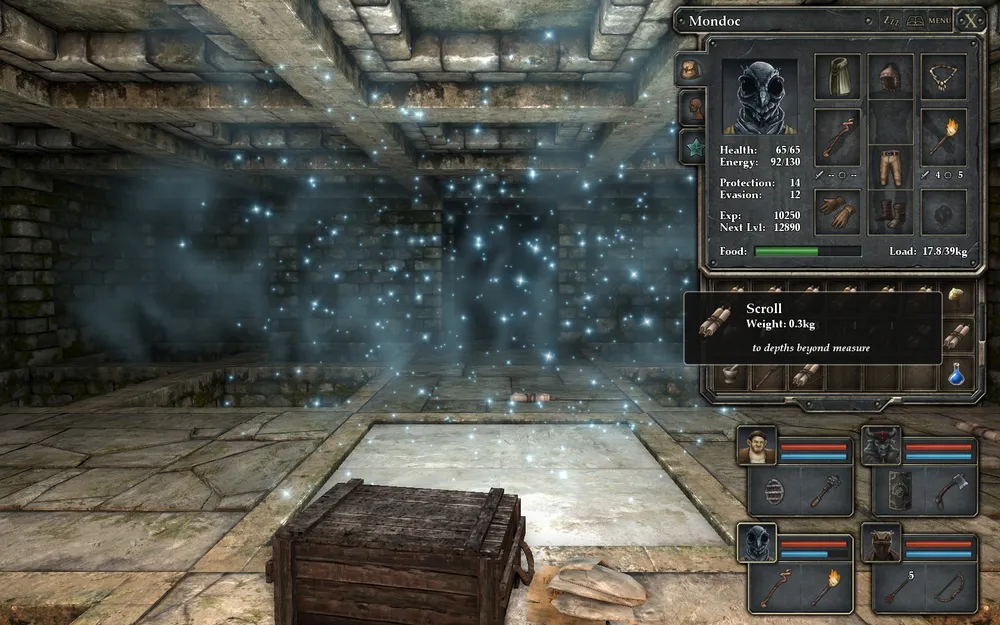Open the spellbook icon beside Menu
The image size is (1000, 625).
(915, 20)
